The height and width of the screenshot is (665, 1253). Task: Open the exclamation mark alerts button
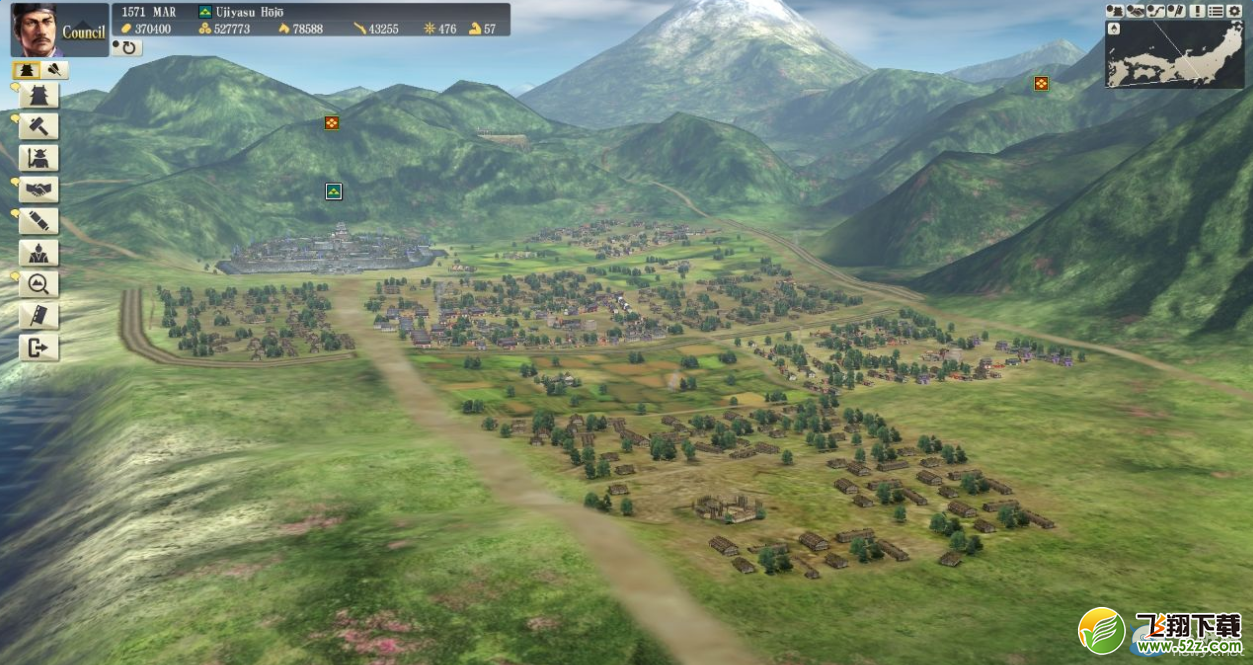click(x=1197, y=11)
